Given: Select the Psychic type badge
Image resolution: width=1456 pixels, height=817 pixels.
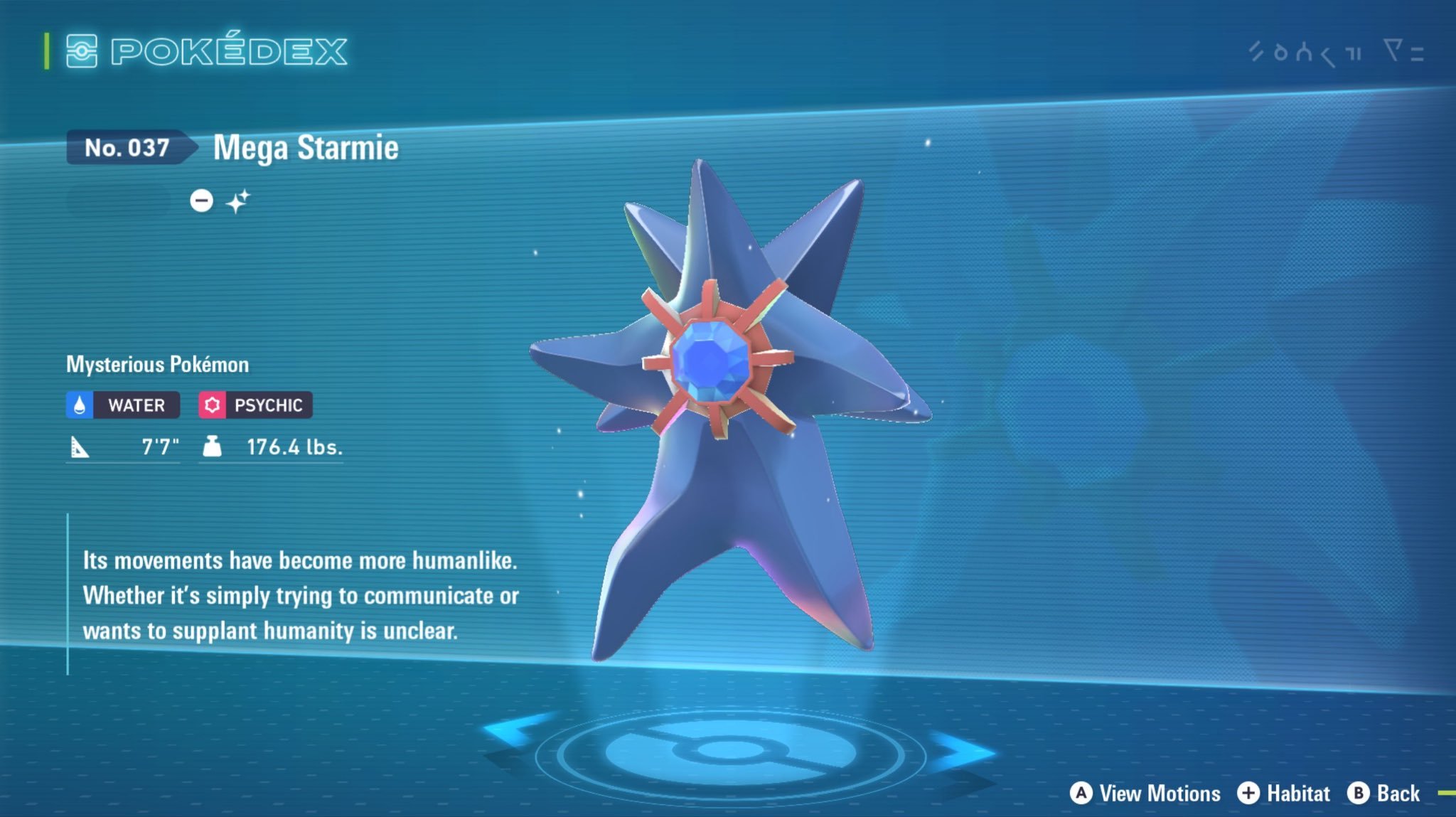Looking at the screenshot, I should 255,405.
